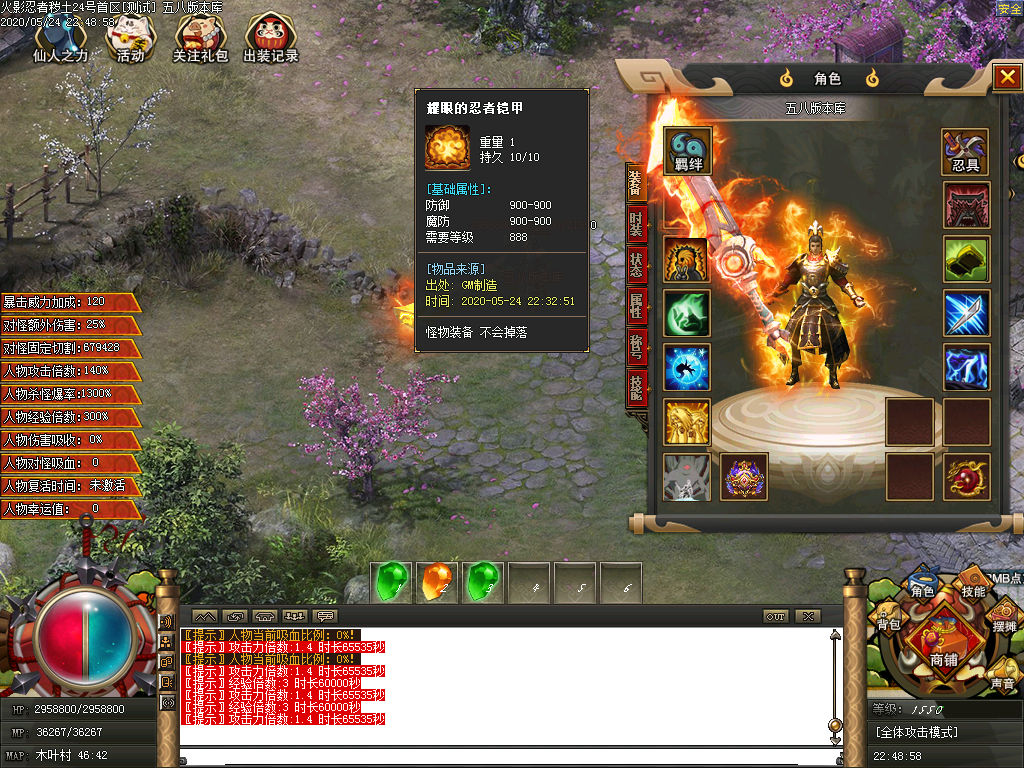
Task: Open the 仙人之力 sage power menu
Action: pos(60,41)
